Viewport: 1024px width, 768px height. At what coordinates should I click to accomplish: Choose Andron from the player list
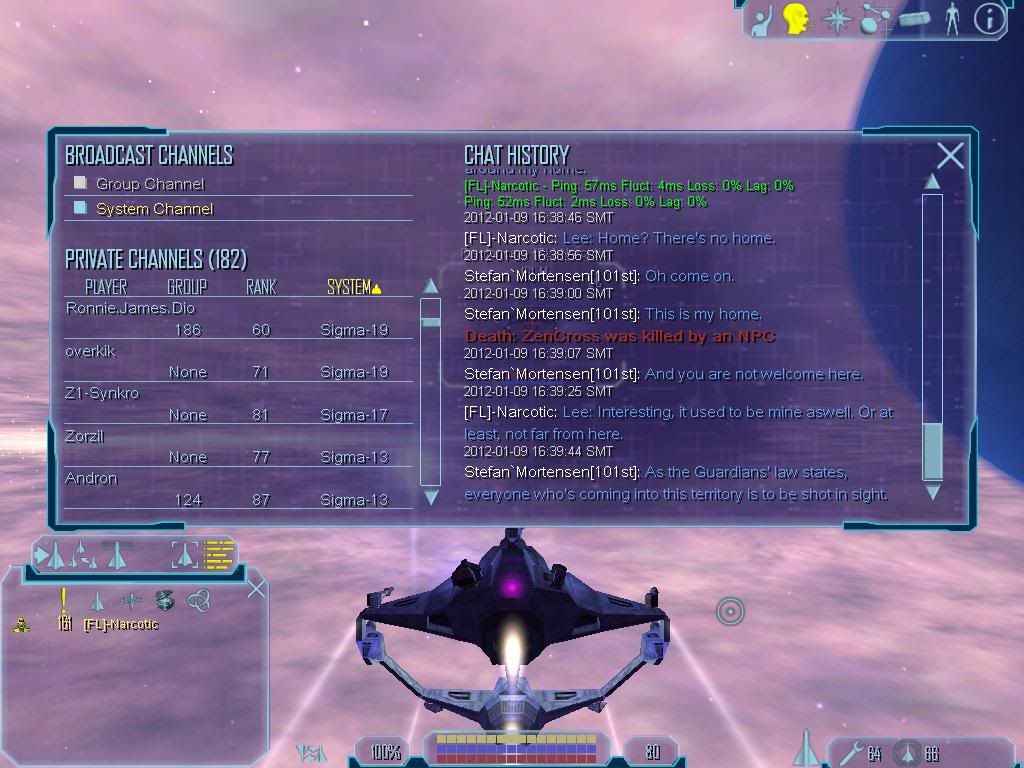point(91,478)
